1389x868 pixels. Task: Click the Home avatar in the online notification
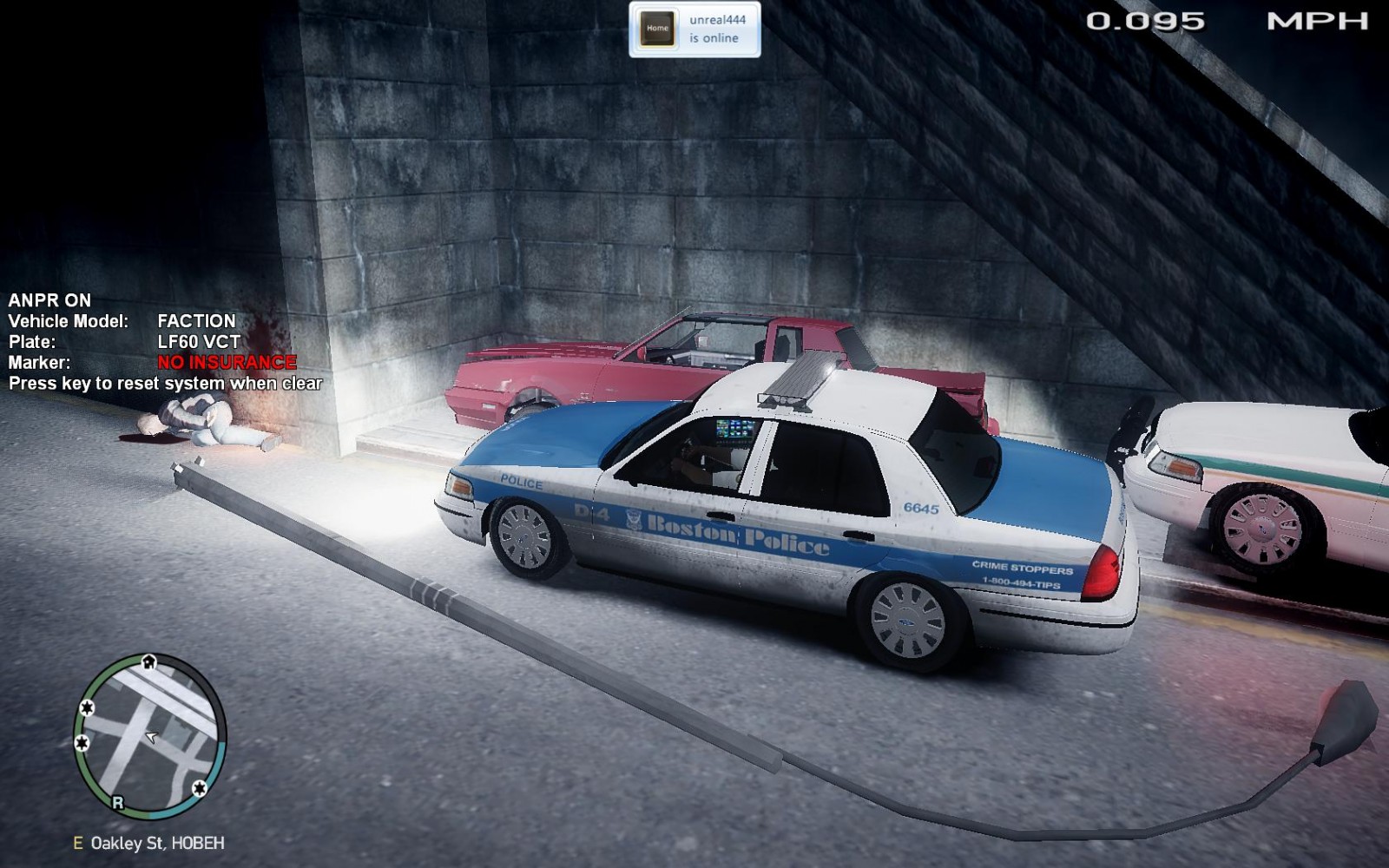(657, 29)
